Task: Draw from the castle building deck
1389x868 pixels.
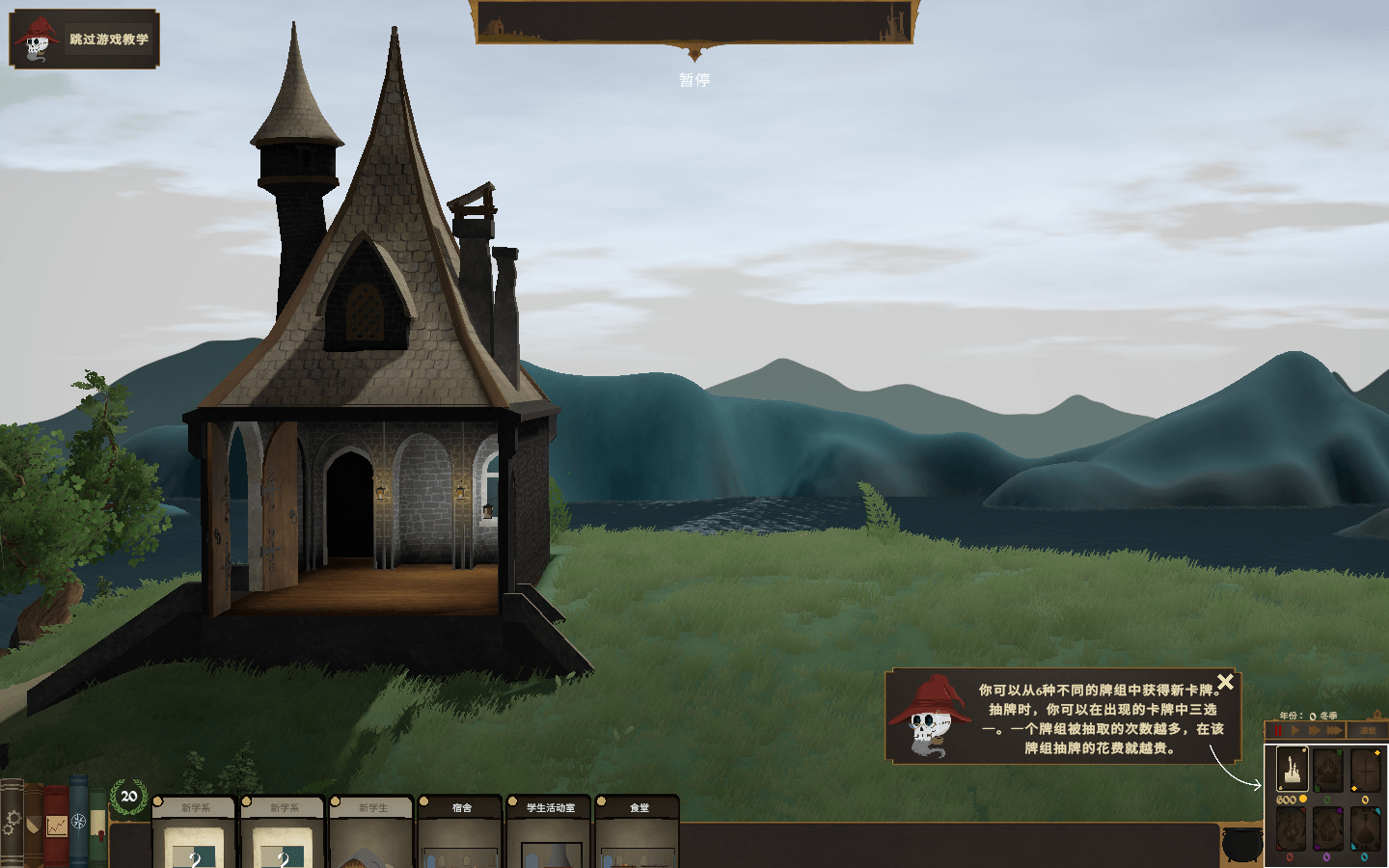Action: click(1293, 771)
